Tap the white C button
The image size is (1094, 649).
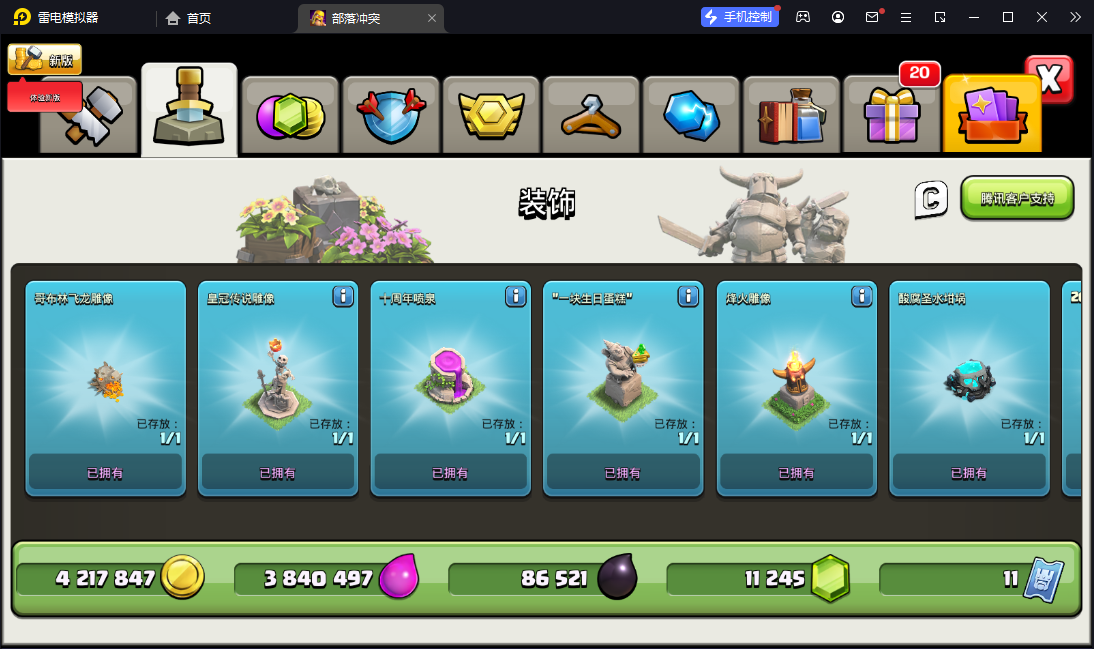coord(930,199)
